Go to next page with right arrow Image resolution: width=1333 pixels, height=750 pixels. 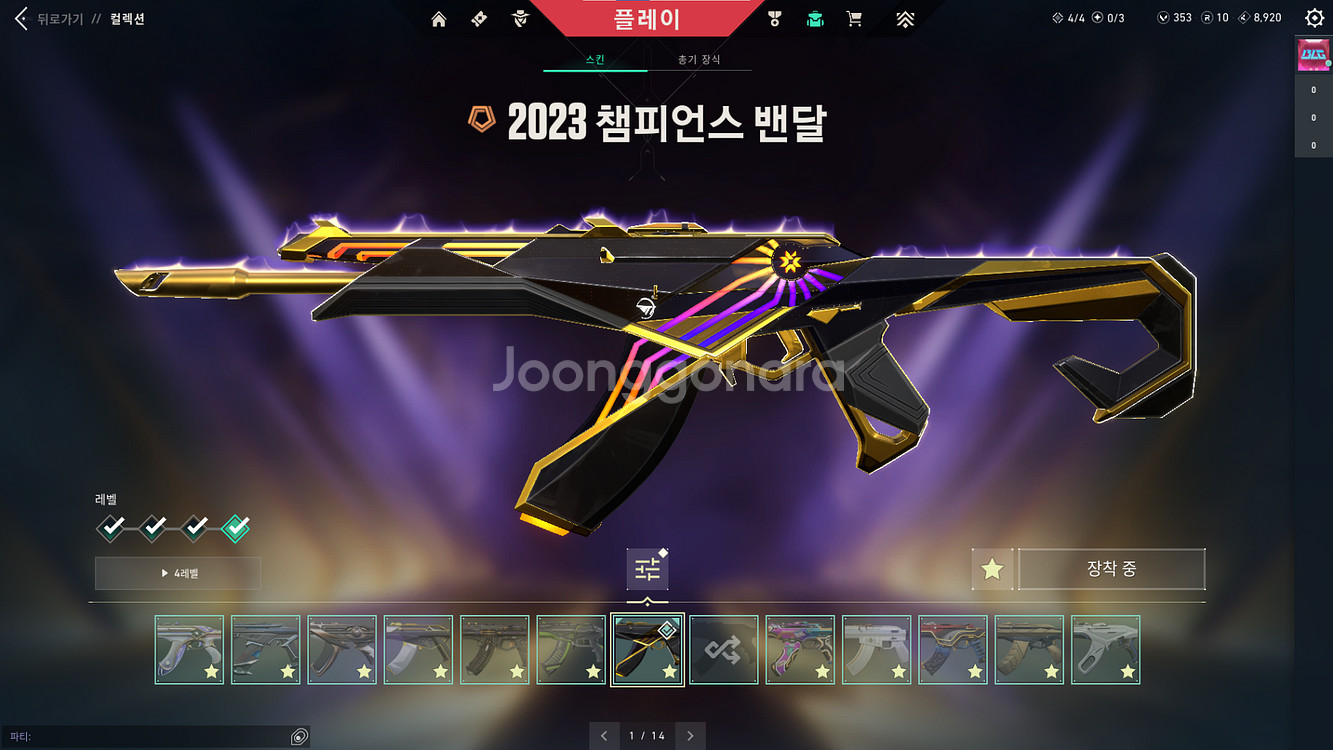click(690, 735)
